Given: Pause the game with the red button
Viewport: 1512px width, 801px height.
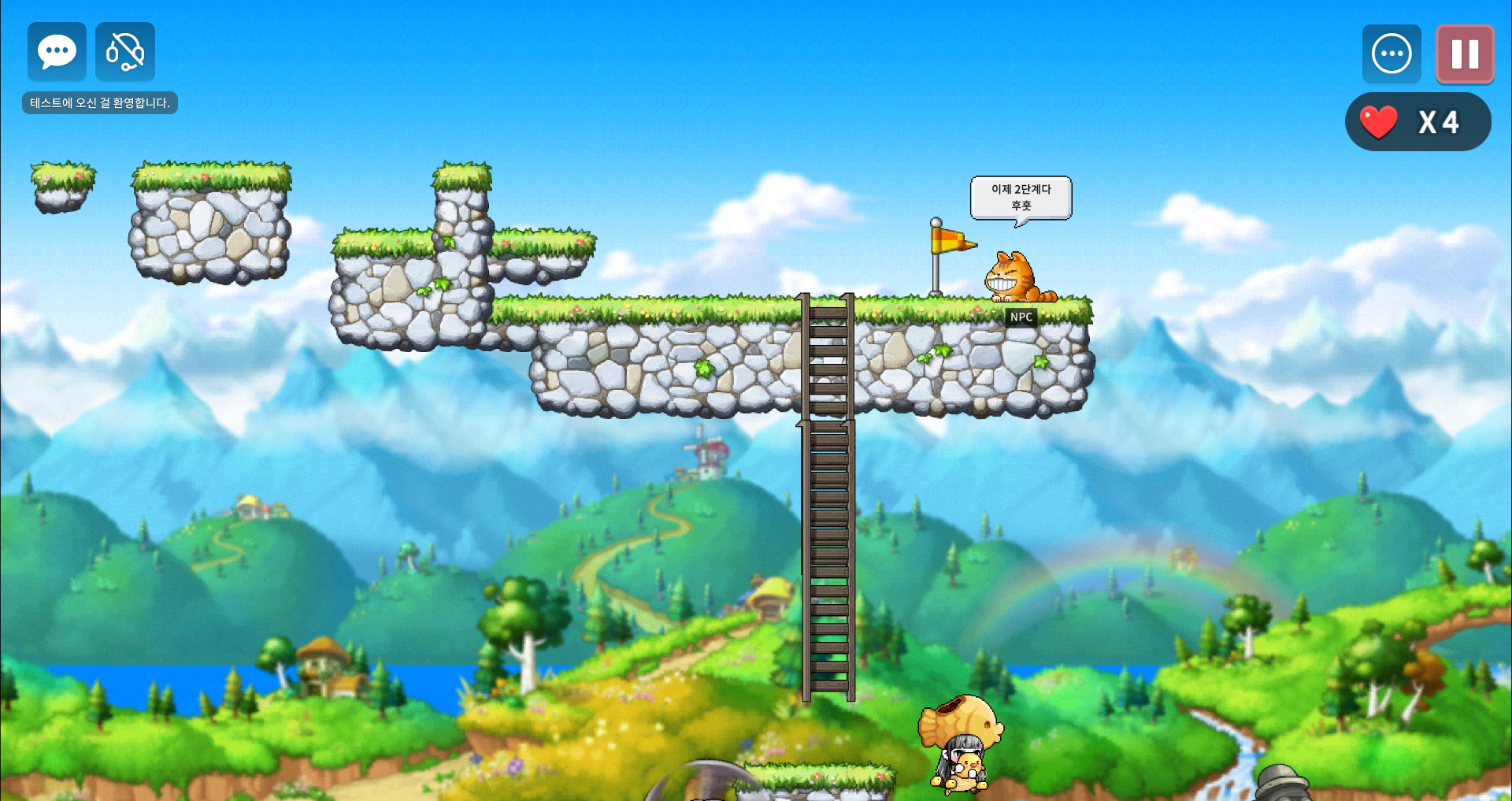Looking at the screenshot, I should coord(1465,54).
